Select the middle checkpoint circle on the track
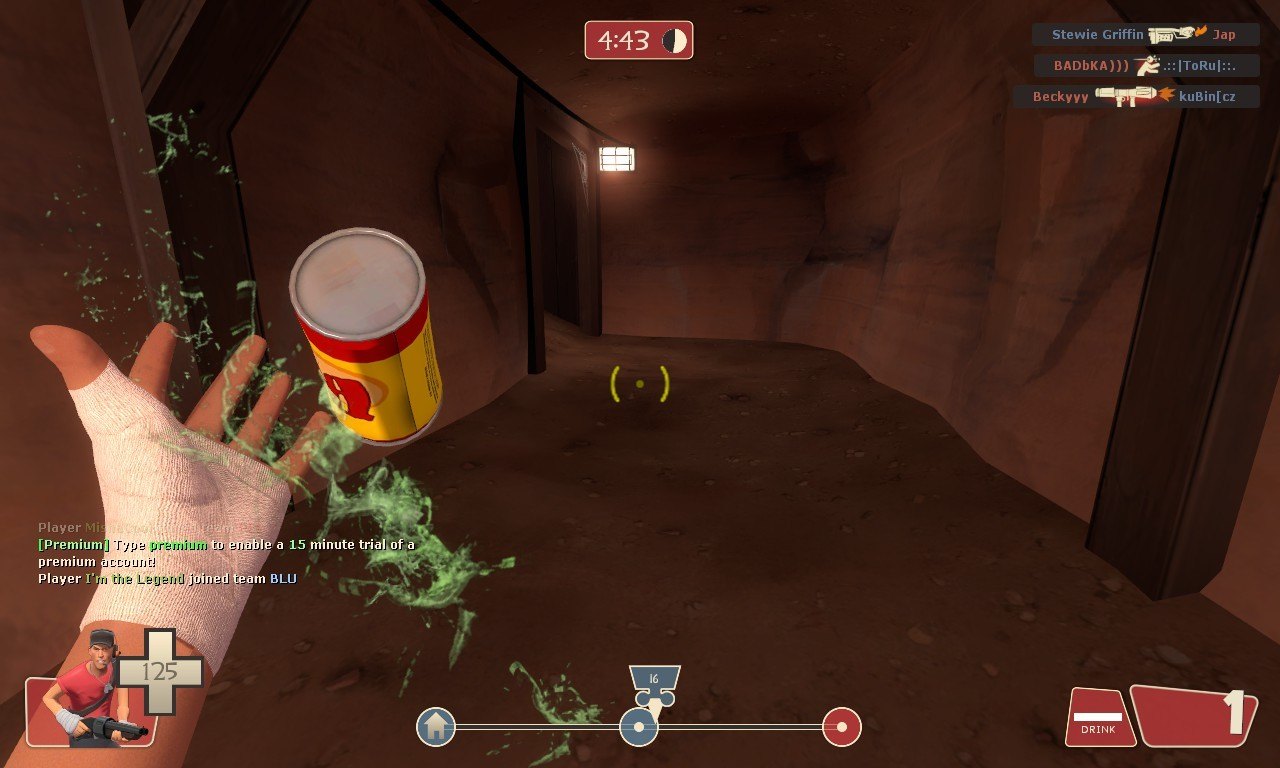 pyautogui.click(x=638, y=727)
